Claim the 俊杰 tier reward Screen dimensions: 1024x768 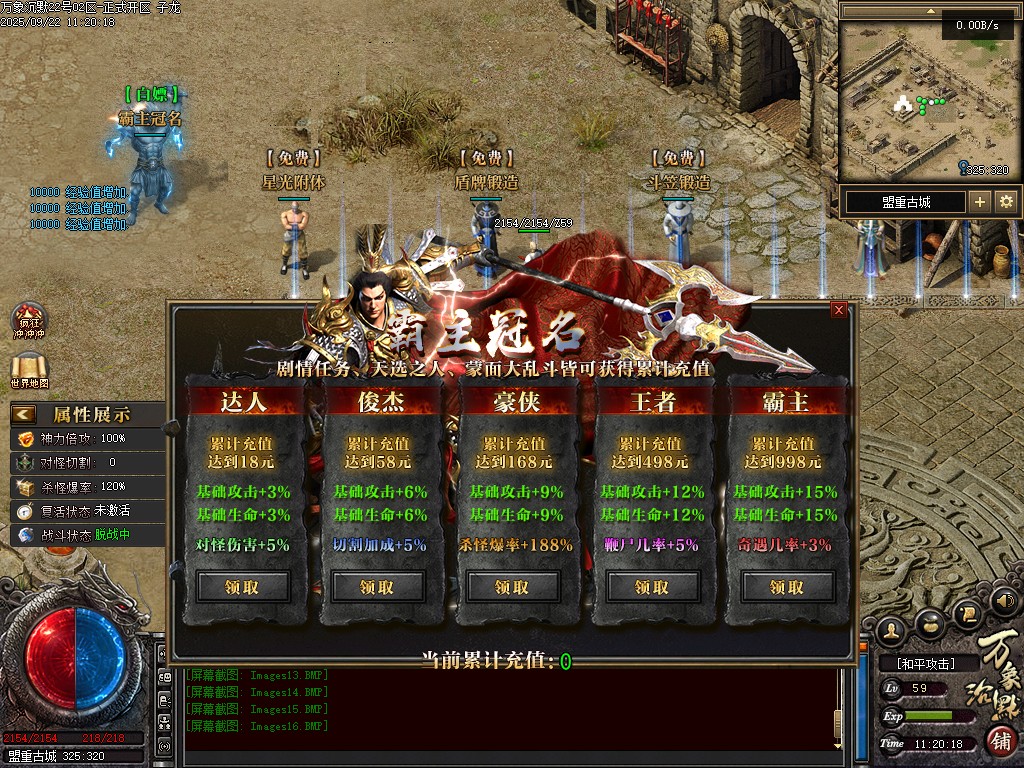(x=377, y=587)
